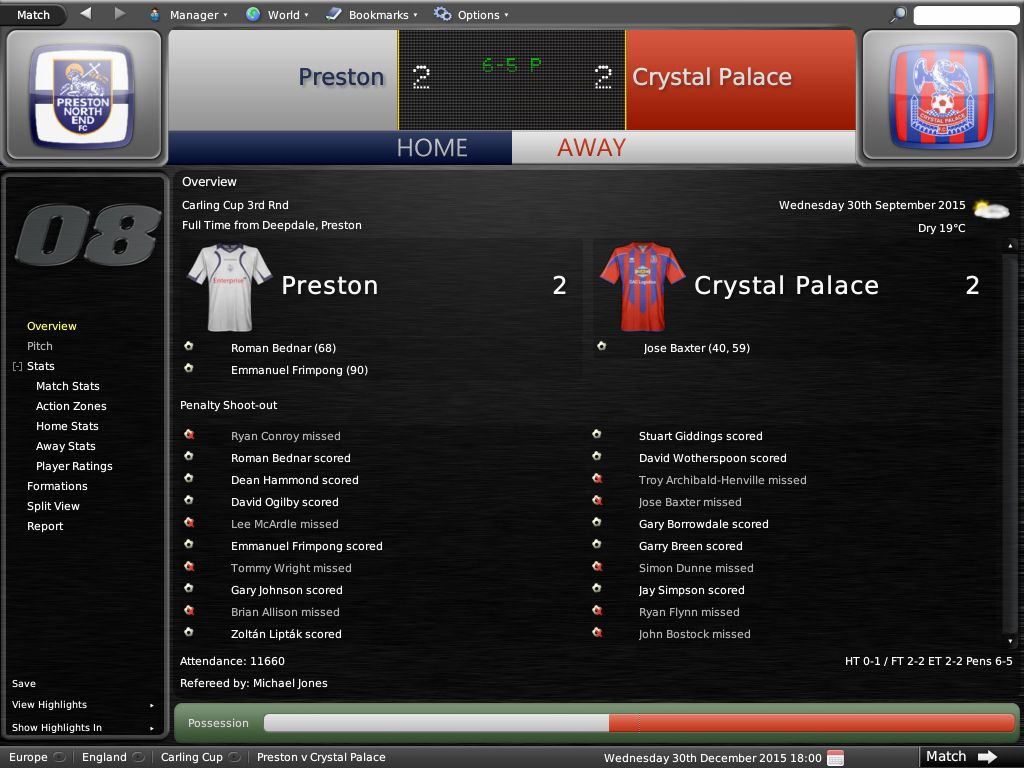Switch to the HOME team tab

pyautogui.click(x=431, y=147)
